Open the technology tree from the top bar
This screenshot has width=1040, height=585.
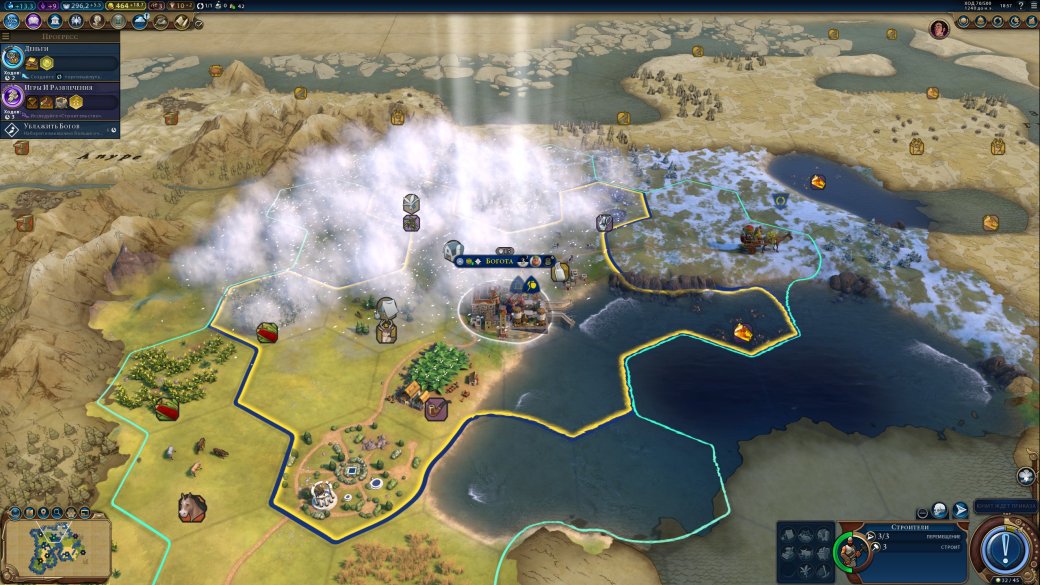coord(11,21)
